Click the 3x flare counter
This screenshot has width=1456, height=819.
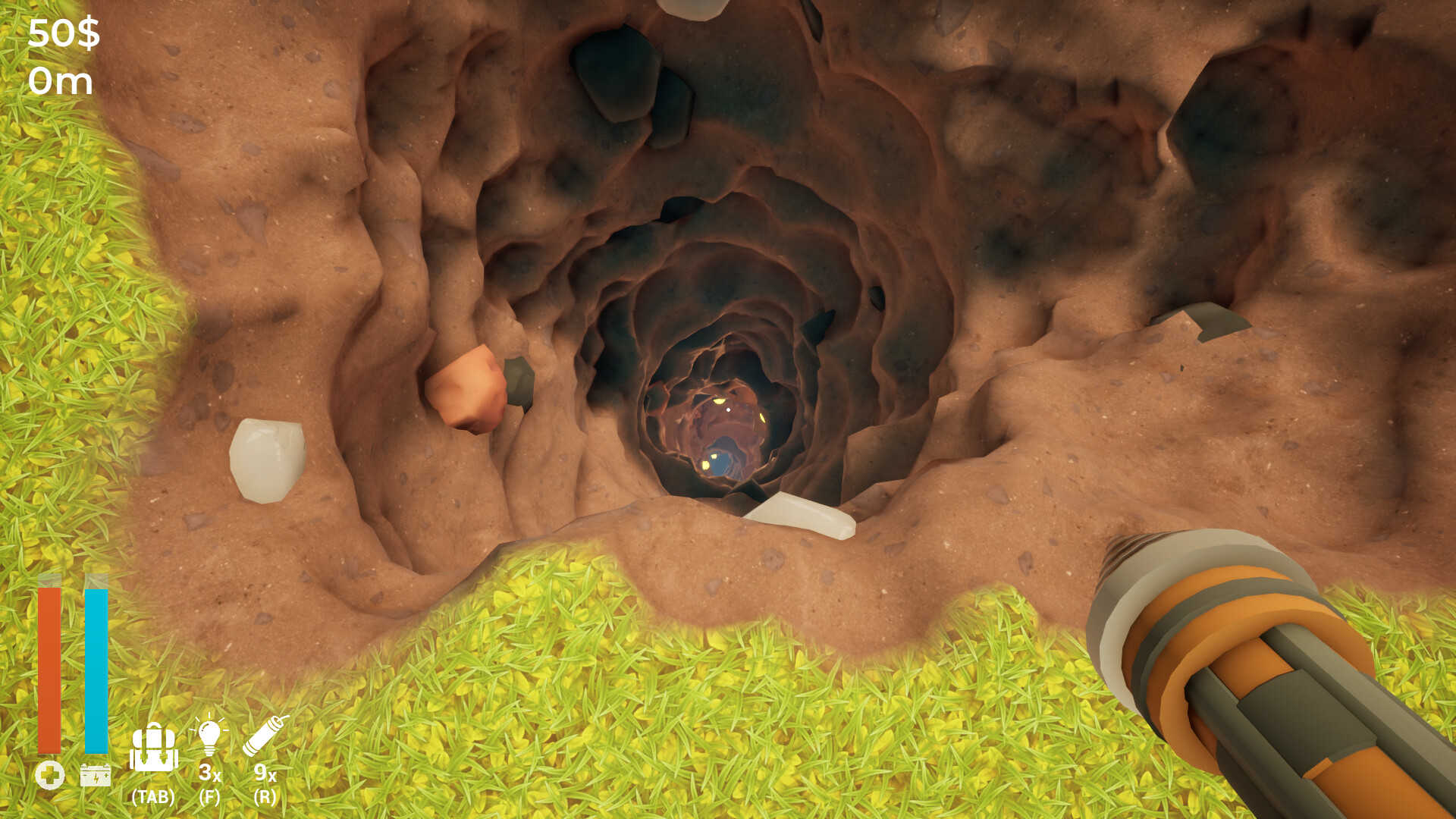point(209,775)
